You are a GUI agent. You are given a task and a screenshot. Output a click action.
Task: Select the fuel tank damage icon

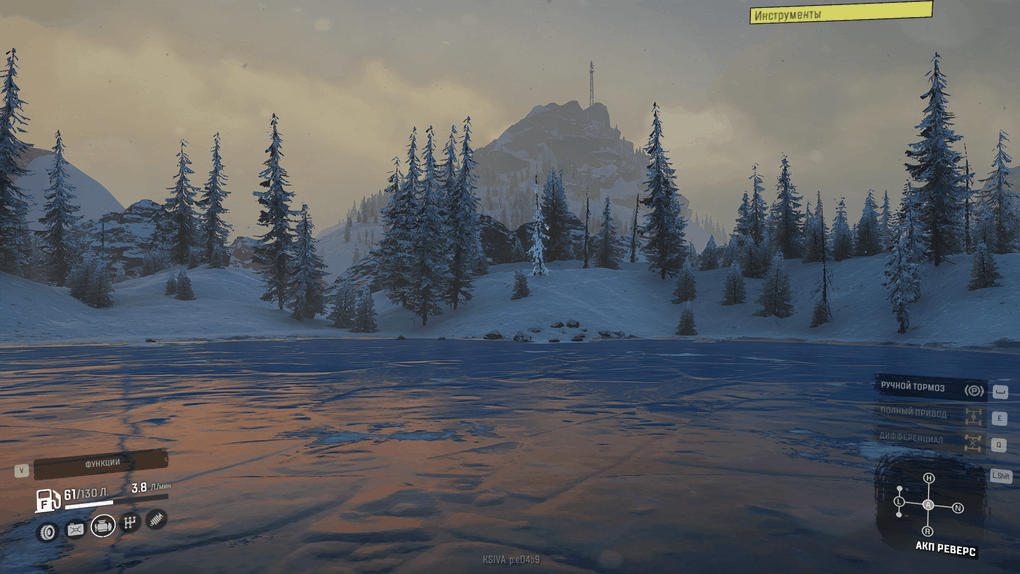point(75,529)
